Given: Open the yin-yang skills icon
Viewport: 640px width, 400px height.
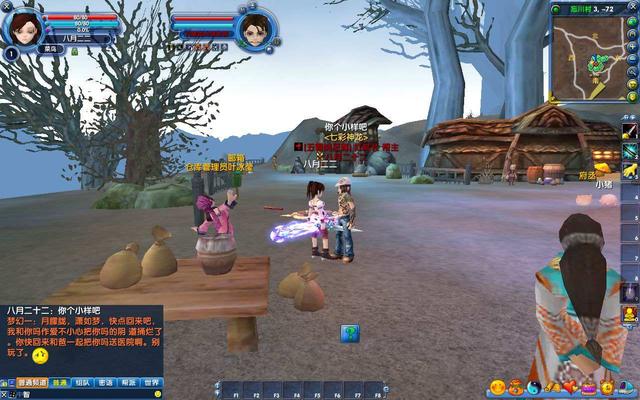Looking at the screenshot, I should [533, 387].
